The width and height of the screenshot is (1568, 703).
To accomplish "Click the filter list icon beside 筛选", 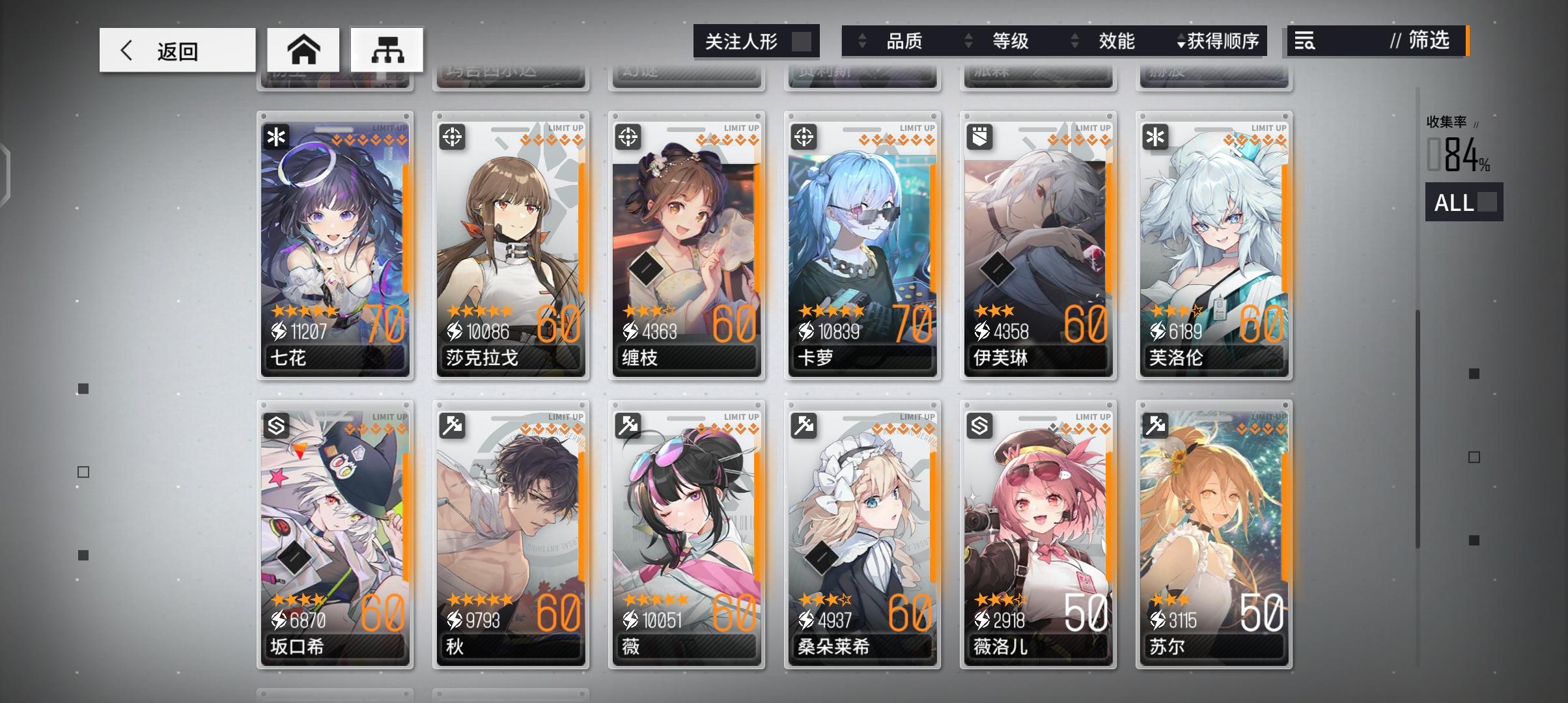I will pyautogui.click(x=1306, y=42).
